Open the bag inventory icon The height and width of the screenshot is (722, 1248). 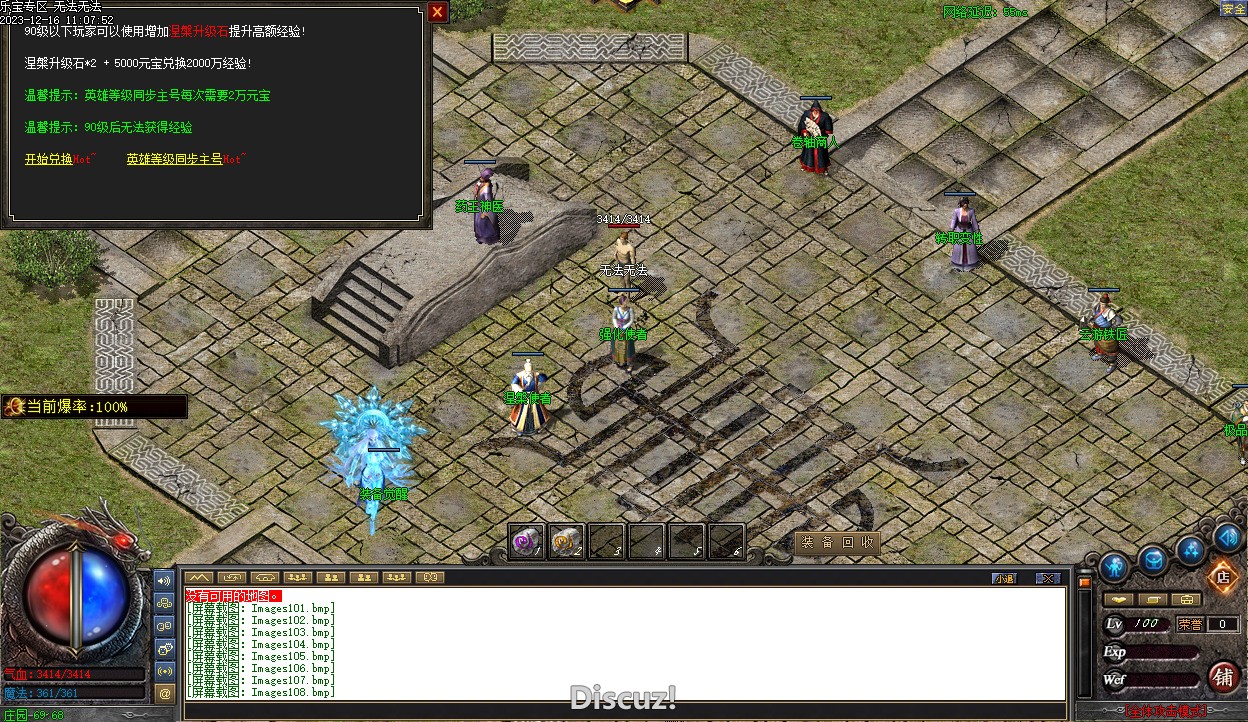click(x=1153, y=559)
